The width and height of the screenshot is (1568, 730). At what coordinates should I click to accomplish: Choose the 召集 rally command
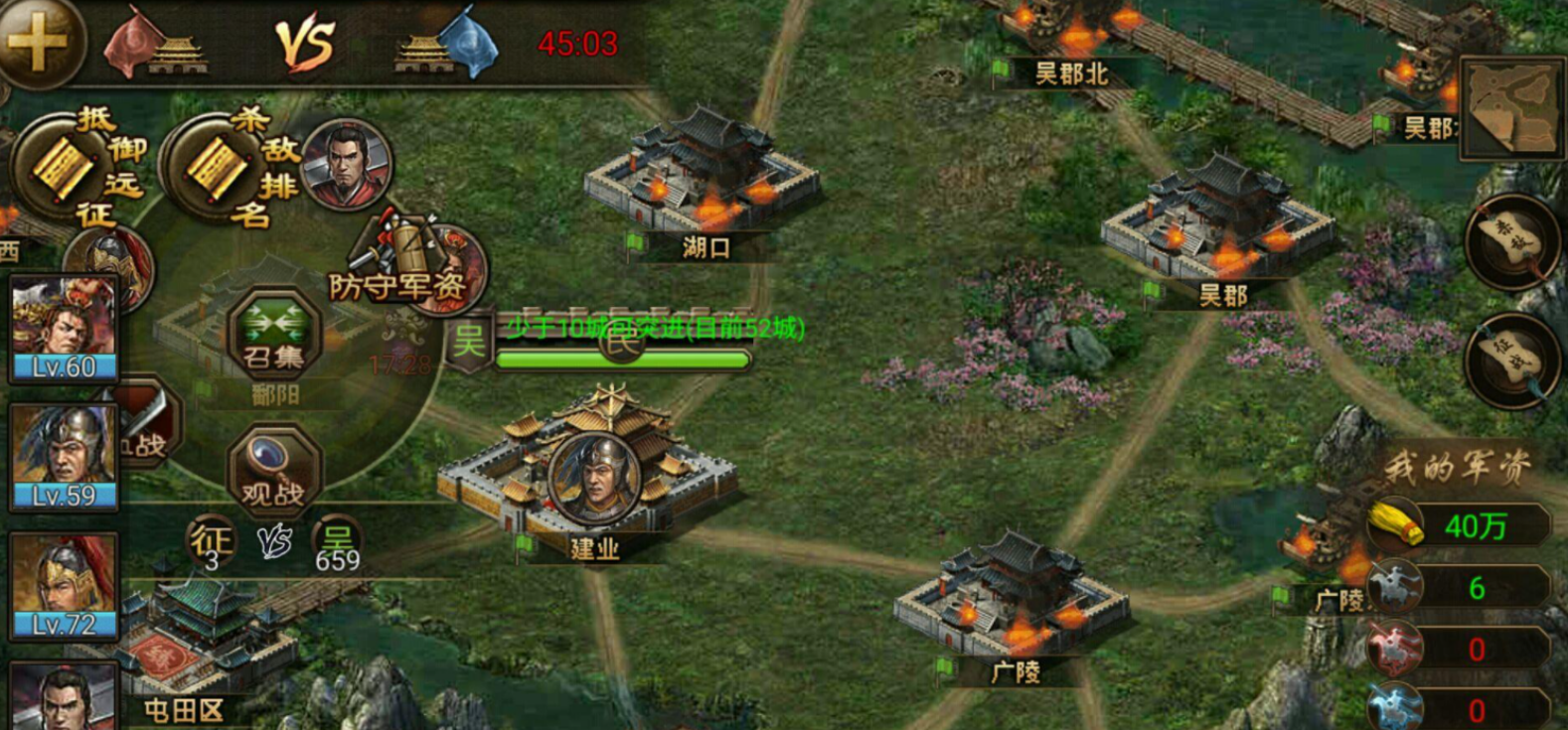click(273, 335)
